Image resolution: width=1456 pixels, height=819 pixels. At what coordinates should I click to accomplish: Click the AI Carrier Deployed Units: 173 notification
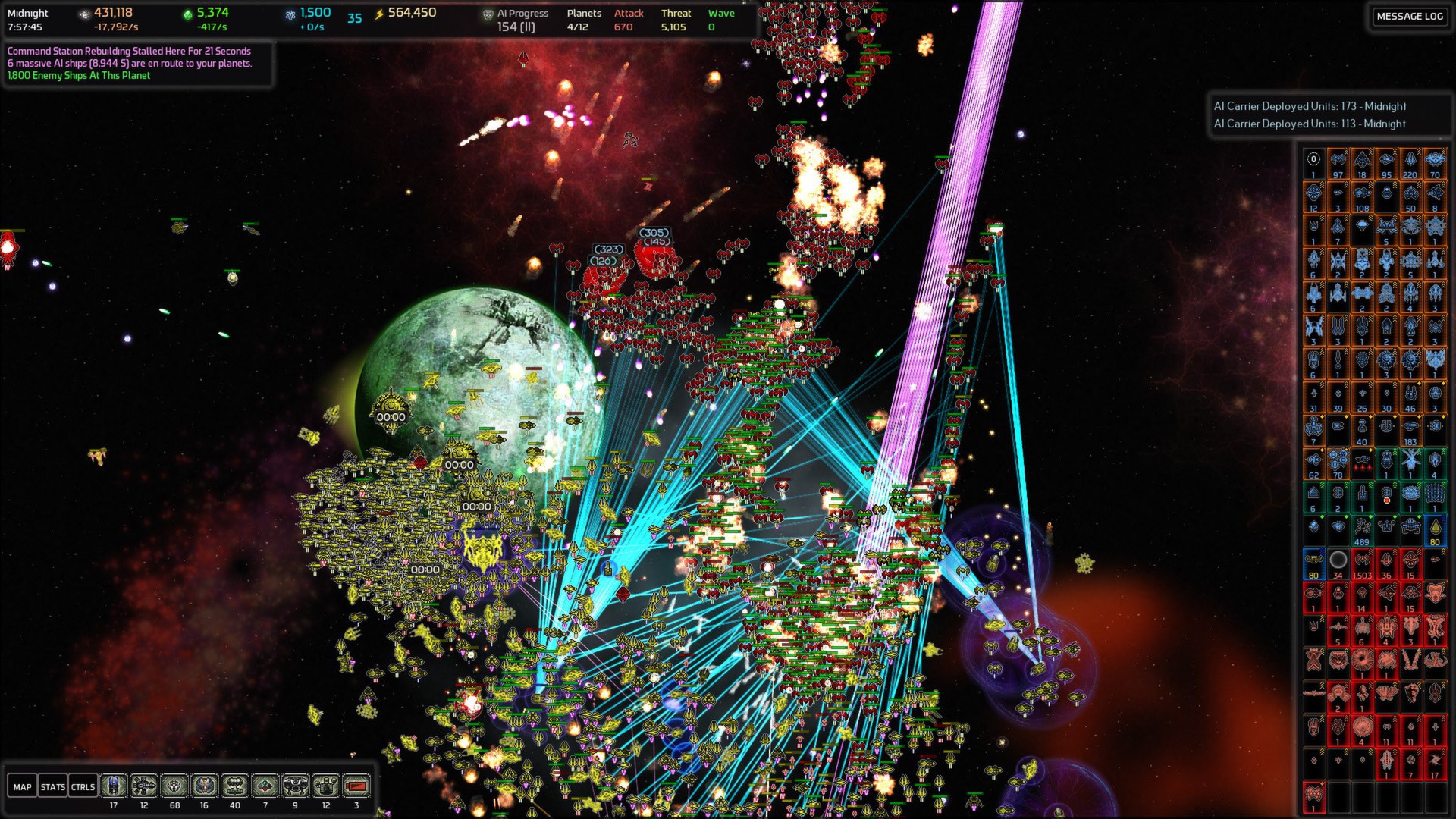(x=1310, y=106)
